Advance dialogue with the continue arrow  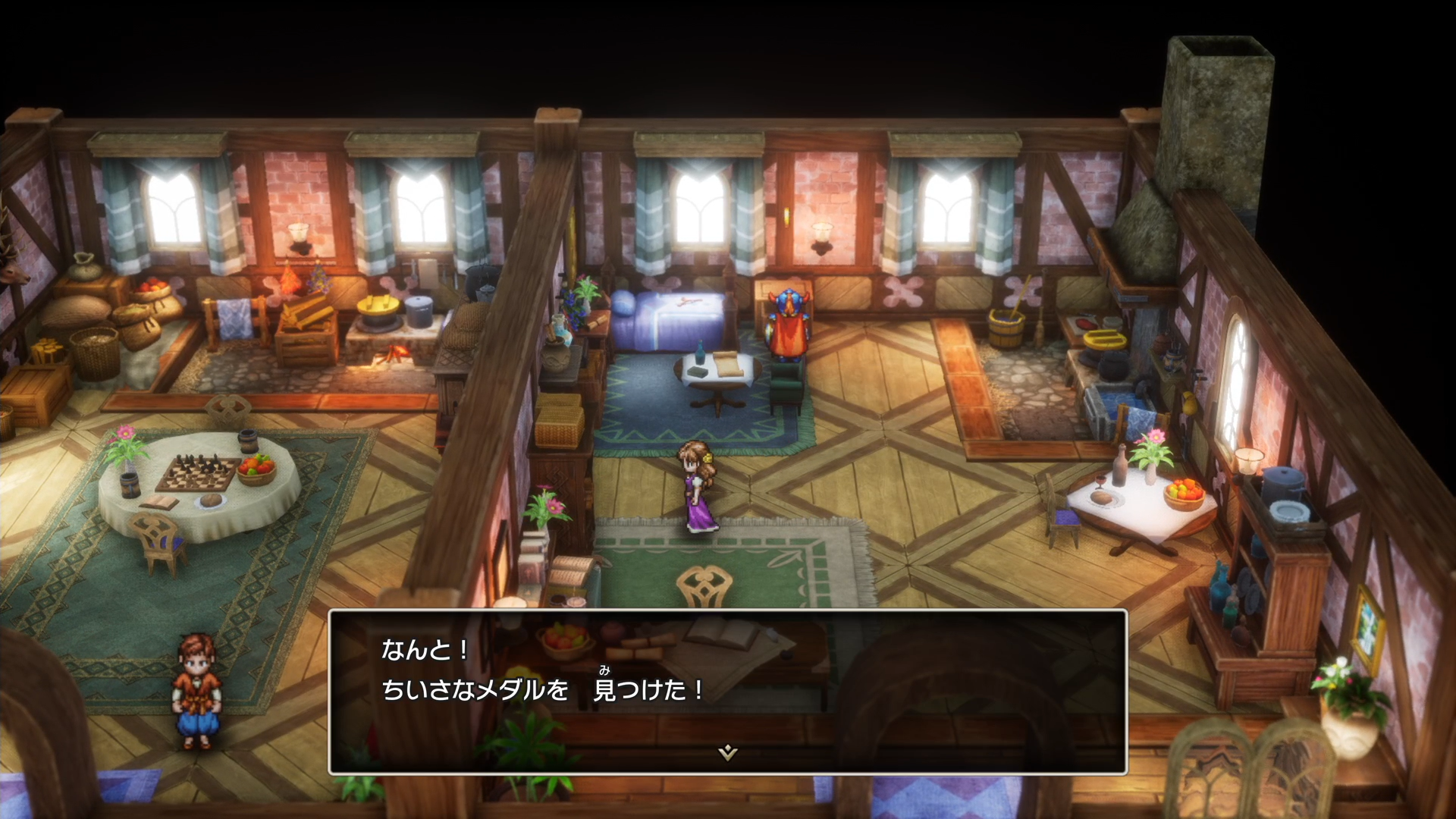click(727, 752)
